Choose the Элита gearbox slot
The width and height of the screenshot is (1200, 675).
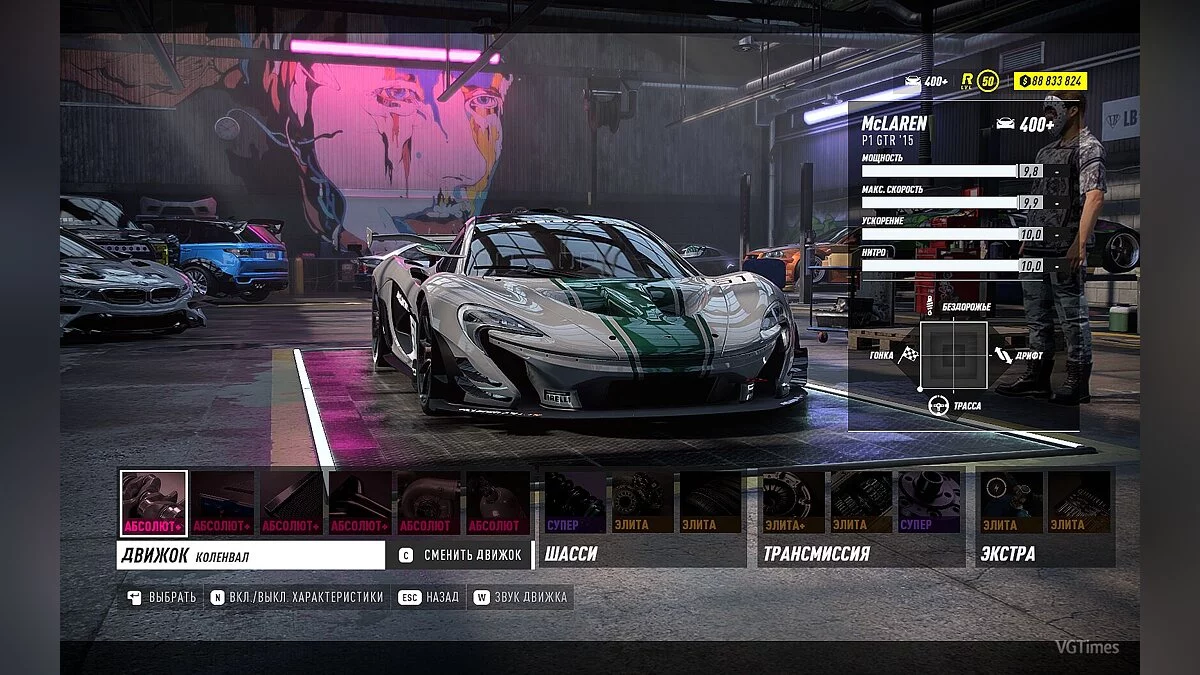point(861,503)
